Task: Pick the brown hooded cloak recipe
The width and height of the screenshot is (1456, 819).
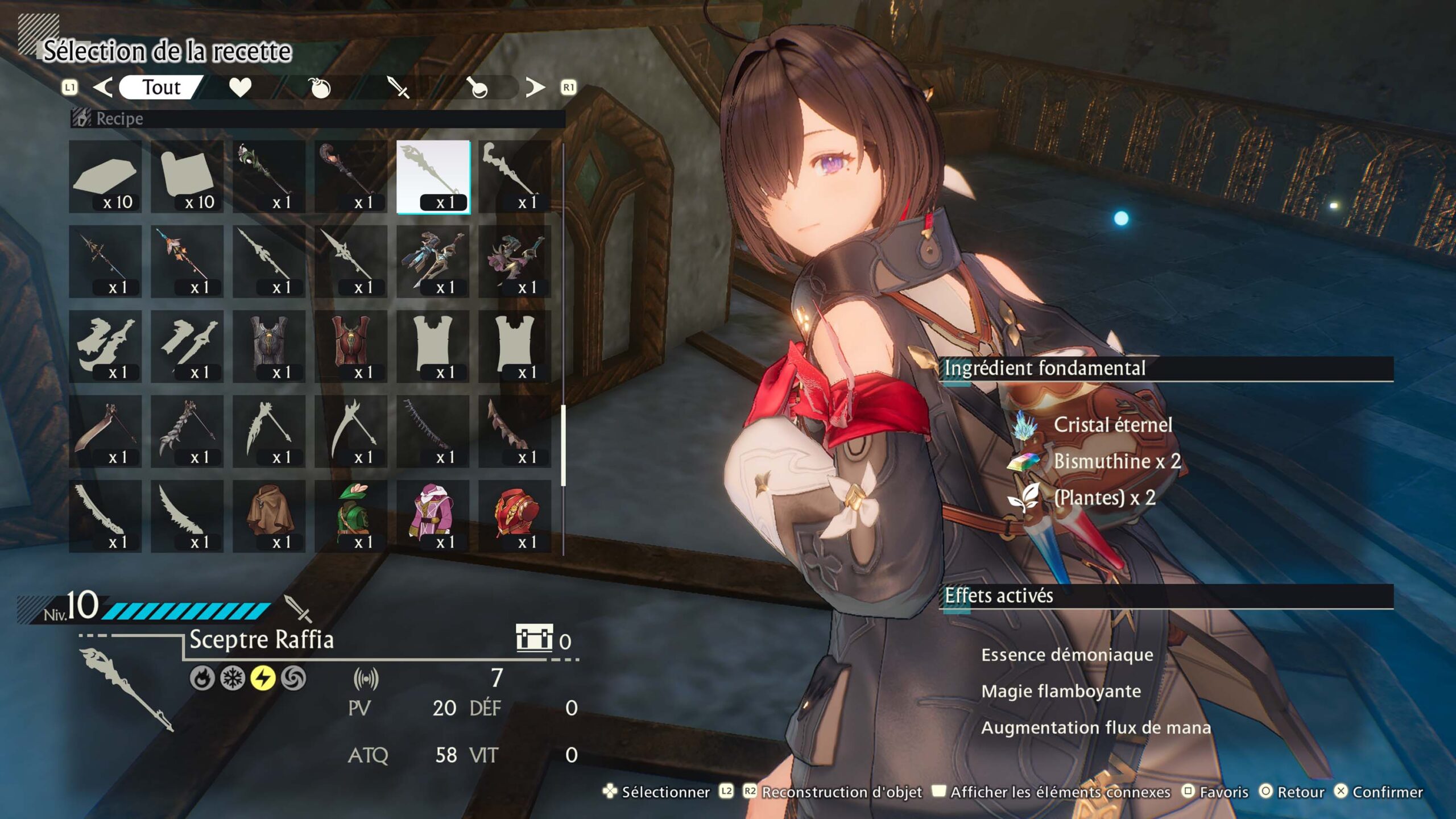Action: point(269,516)
